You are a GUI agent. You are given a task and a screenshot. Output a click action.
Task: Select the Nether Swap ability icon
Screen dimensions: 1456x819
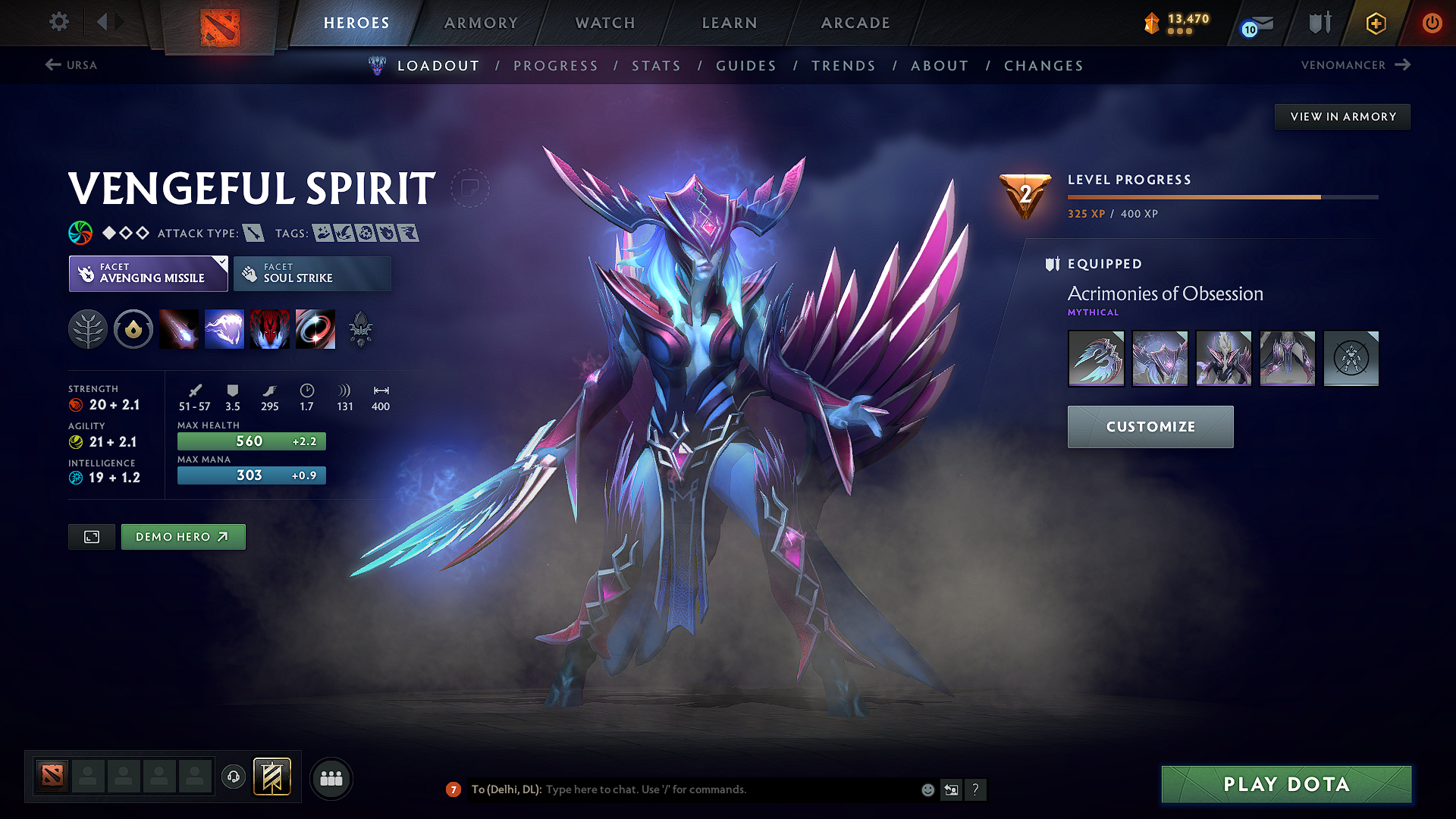pyautogui.click(x=315, y=329)
